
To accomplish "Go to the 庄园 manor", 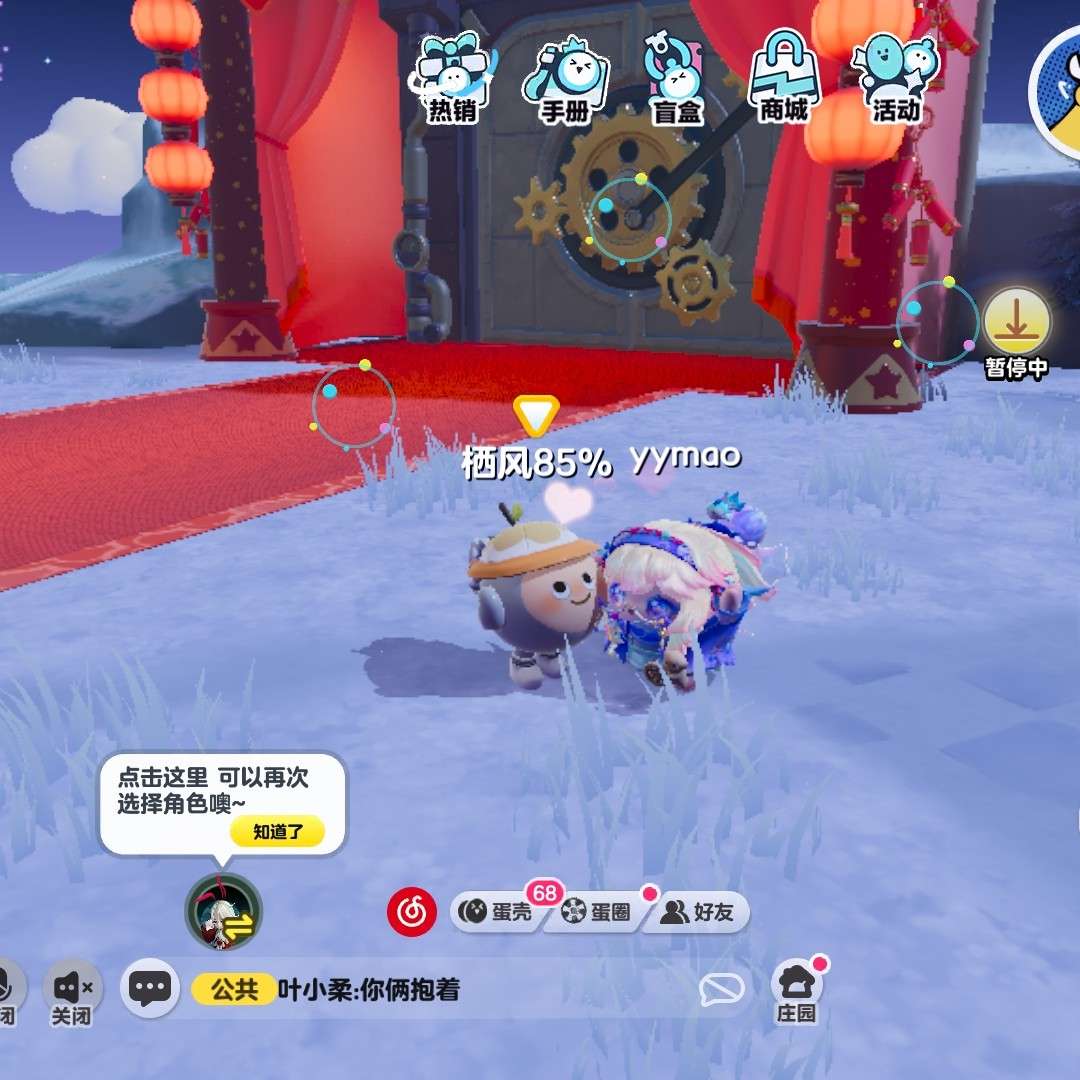I will tap(797, 992).
